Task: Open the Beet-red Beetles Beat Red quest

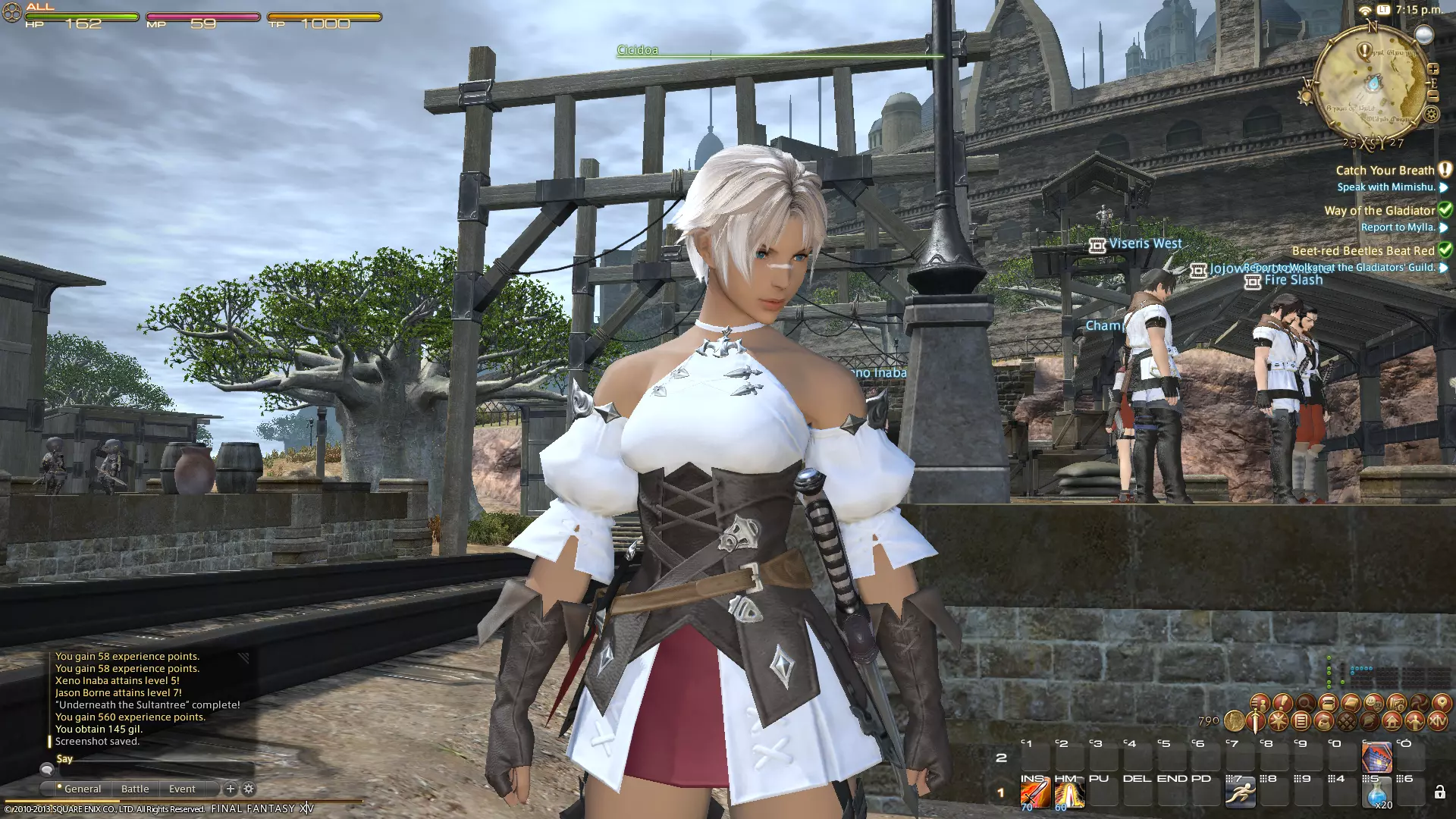Action: 1363,251
